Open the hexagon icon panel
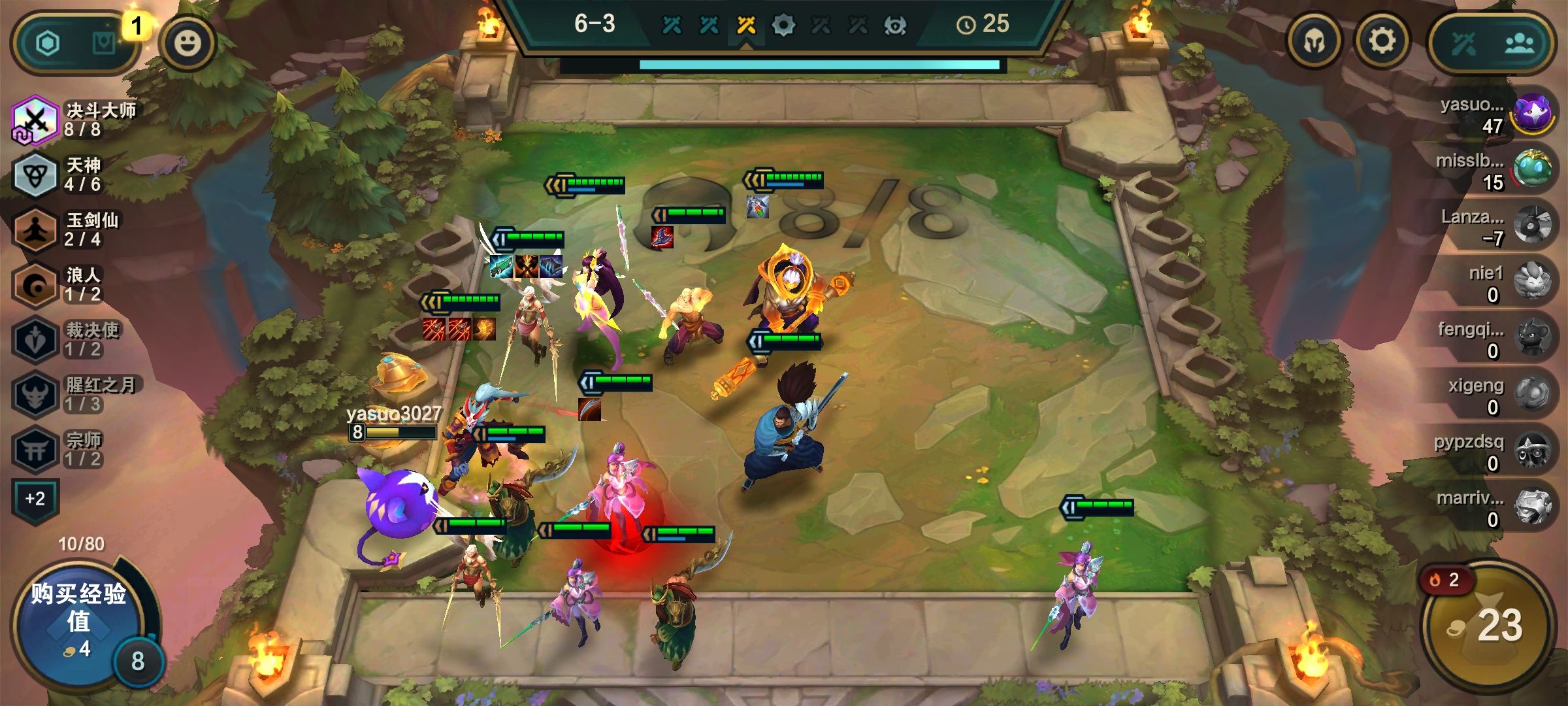Viewport: 1568px width, 706px height. pos(48,44)
